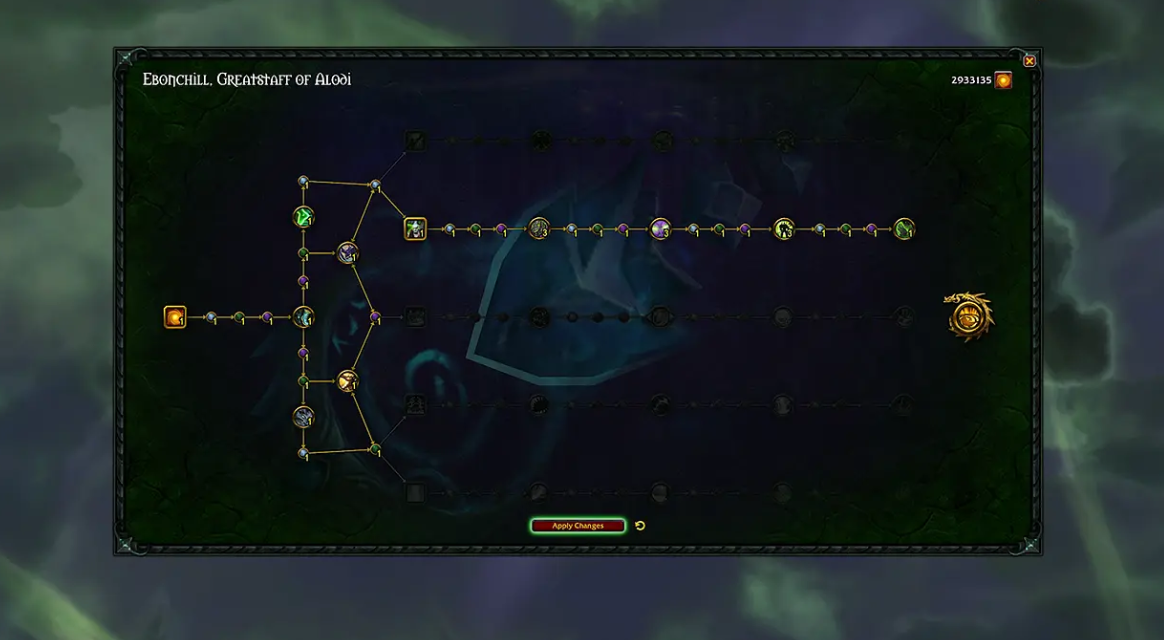The image size is (1164, 640).
Task: Select the golden dragon-ringed eye trait
Action: click(970, 317)
